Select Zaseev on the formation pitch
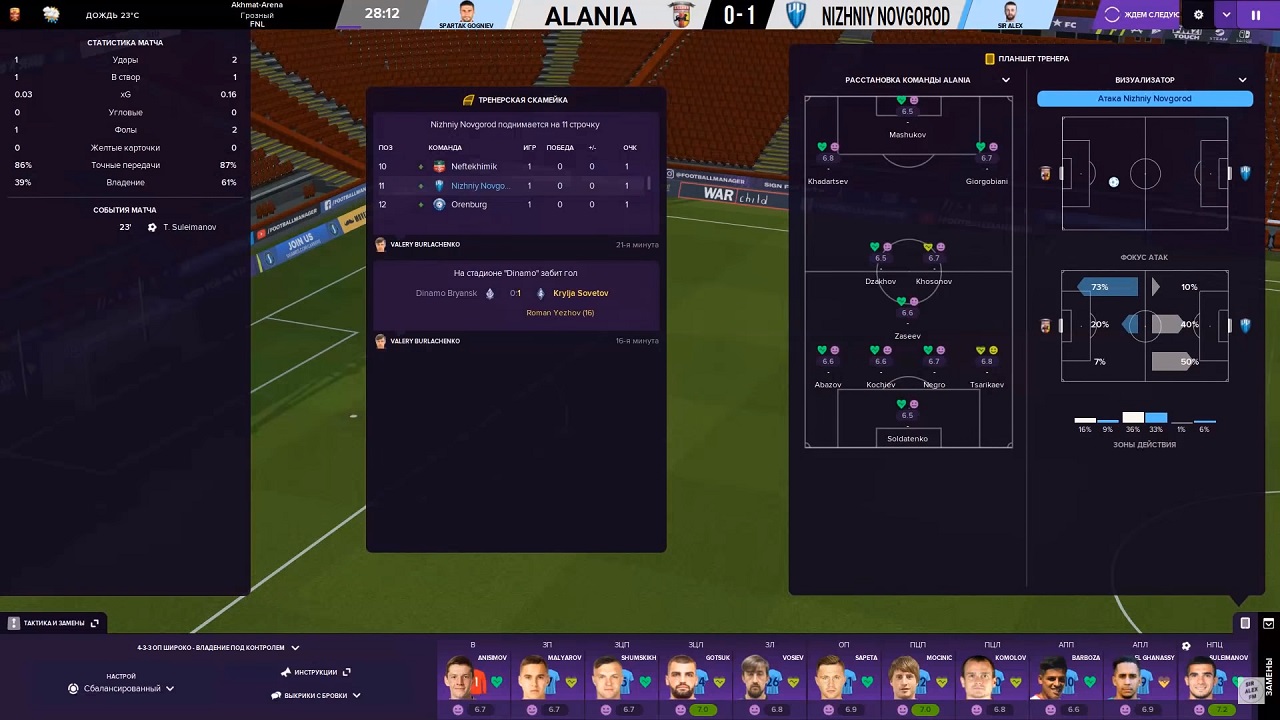The height and width of the screenshot is (720, 1280). [x=907, y=318]
